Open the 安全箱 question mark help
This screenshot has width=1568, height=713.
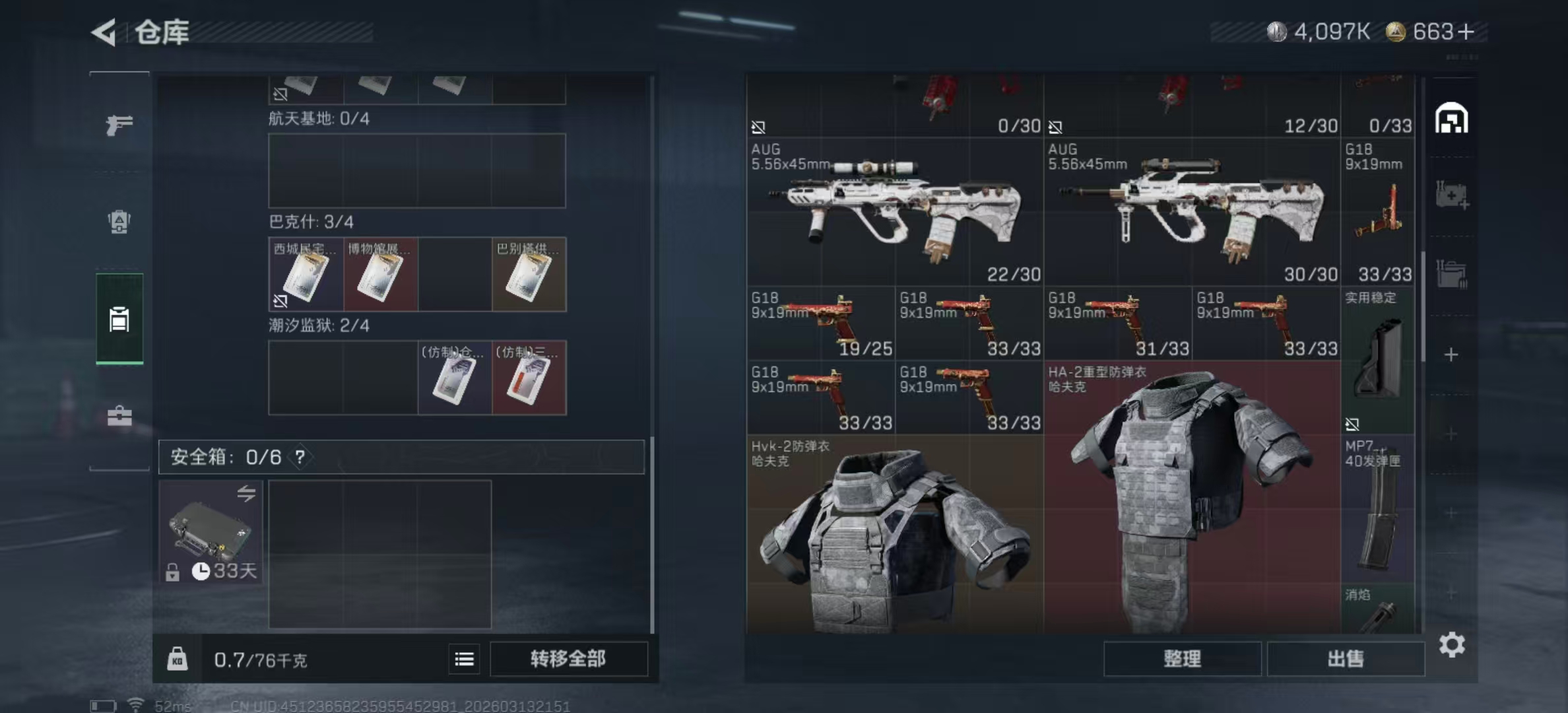(x=300, y=457)
